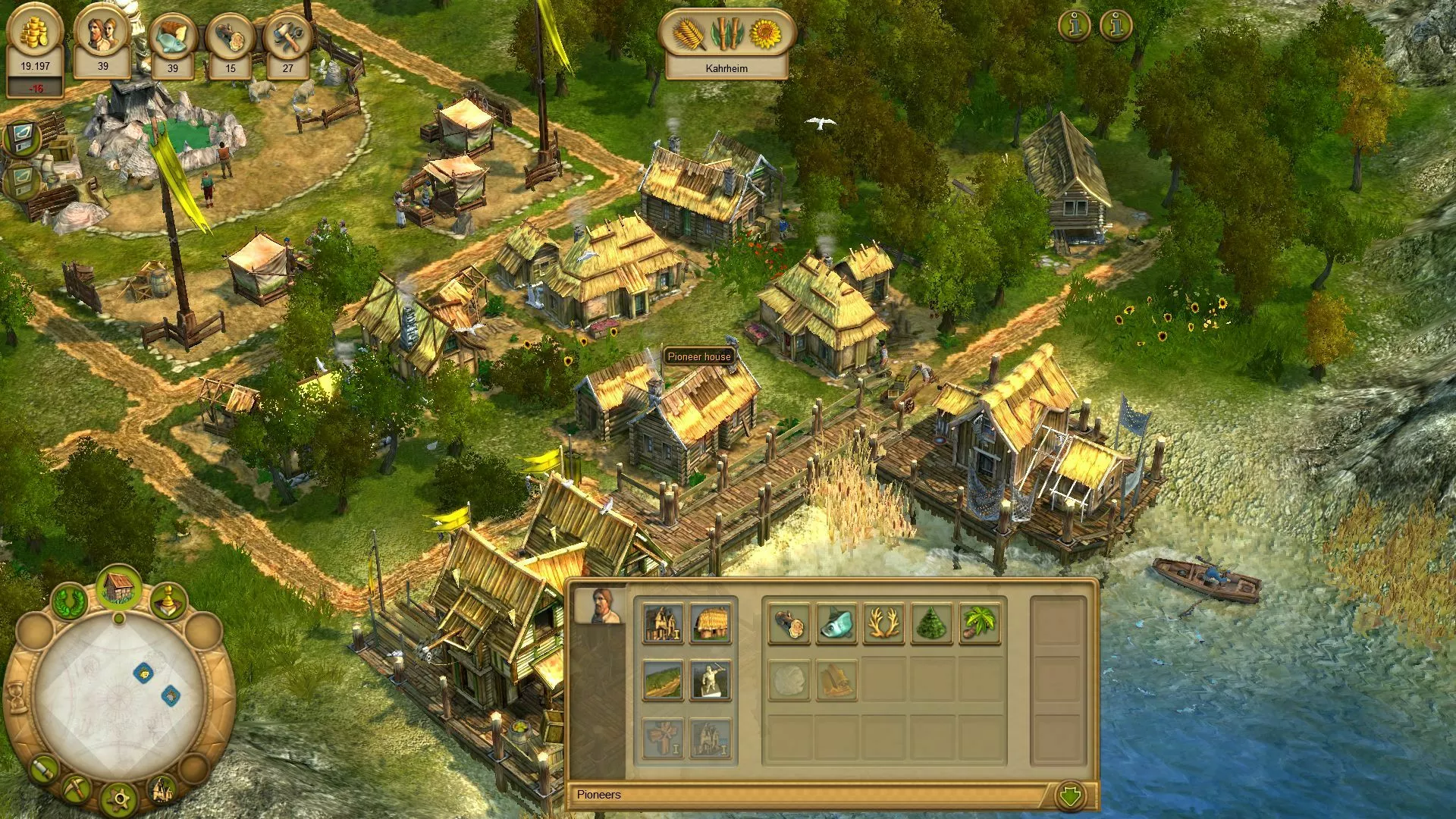Viewport: 1456px width, 819px height.
Task: Select the white statue ornament icon
Action: point(711,679)
